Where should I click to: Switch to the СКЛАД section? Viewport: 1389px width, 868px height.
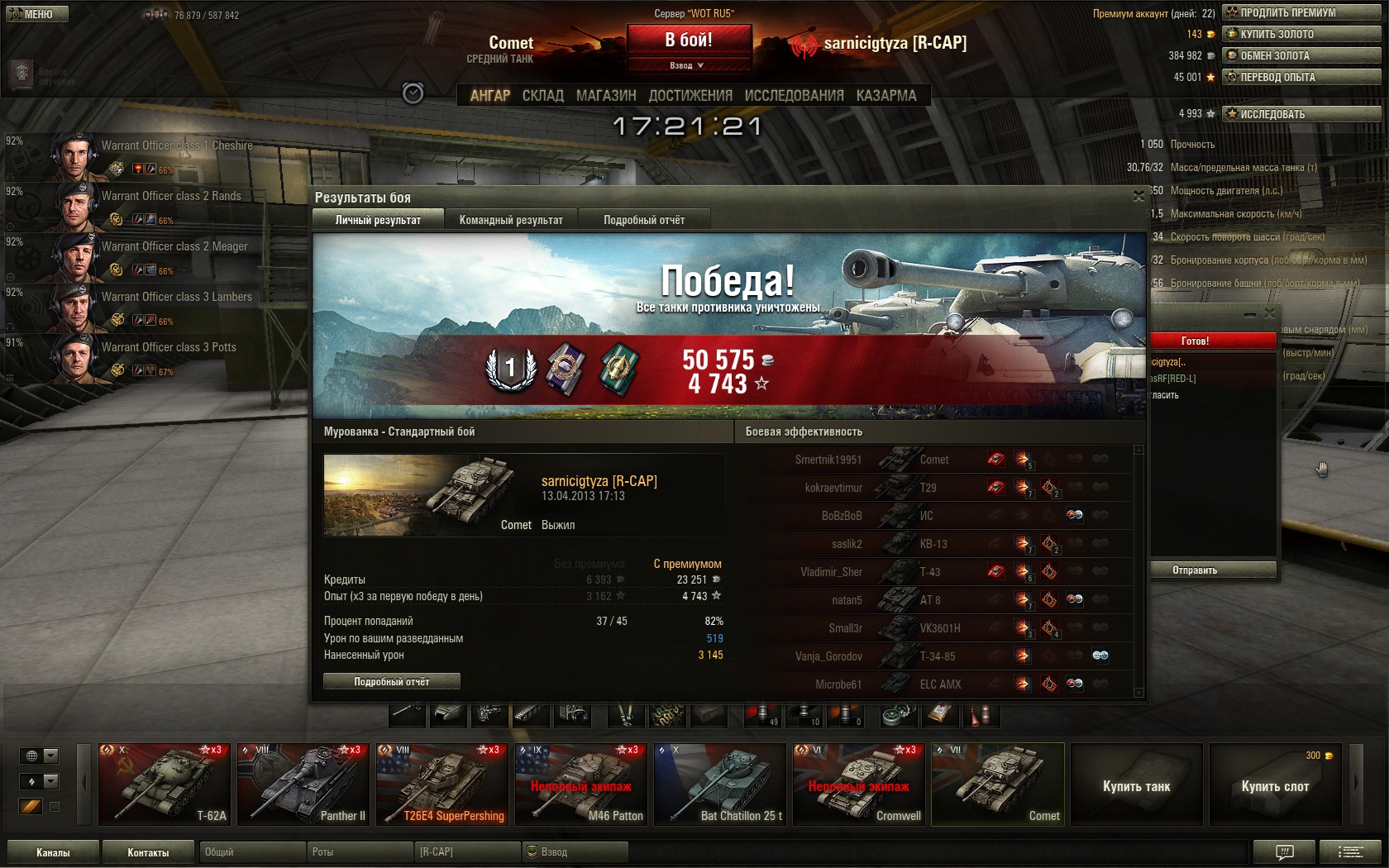pyautogui.click(x=542, y=96)
